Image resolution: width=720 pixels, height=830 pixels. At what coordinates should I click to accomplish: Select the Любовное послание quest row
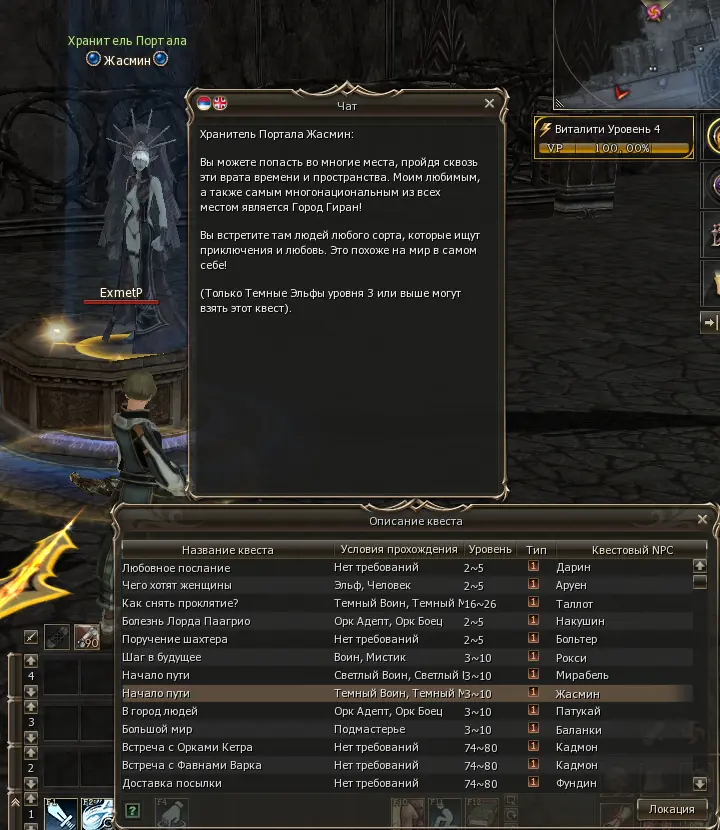coord(176,567)
